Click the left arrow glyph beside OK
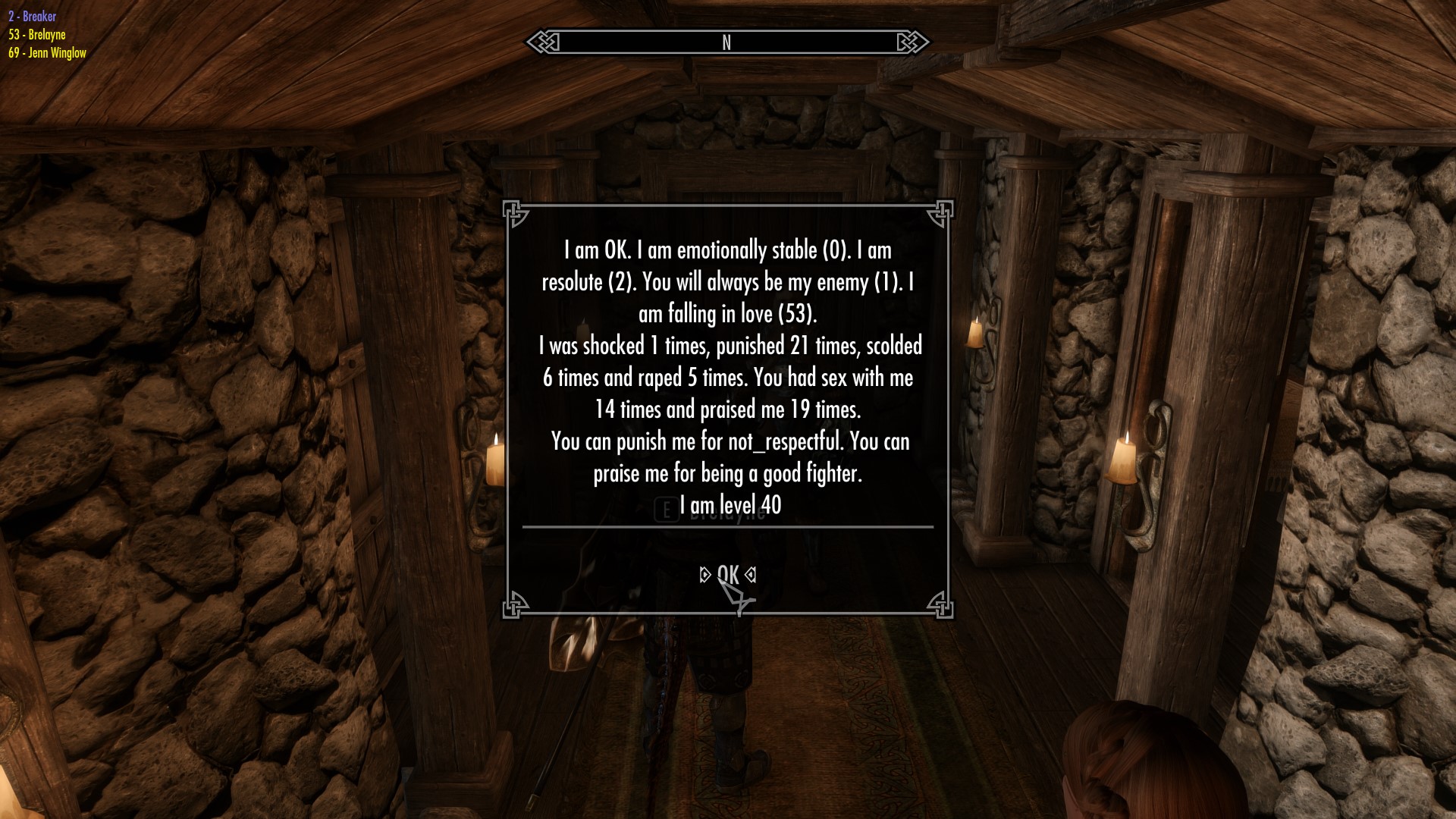 704,576
